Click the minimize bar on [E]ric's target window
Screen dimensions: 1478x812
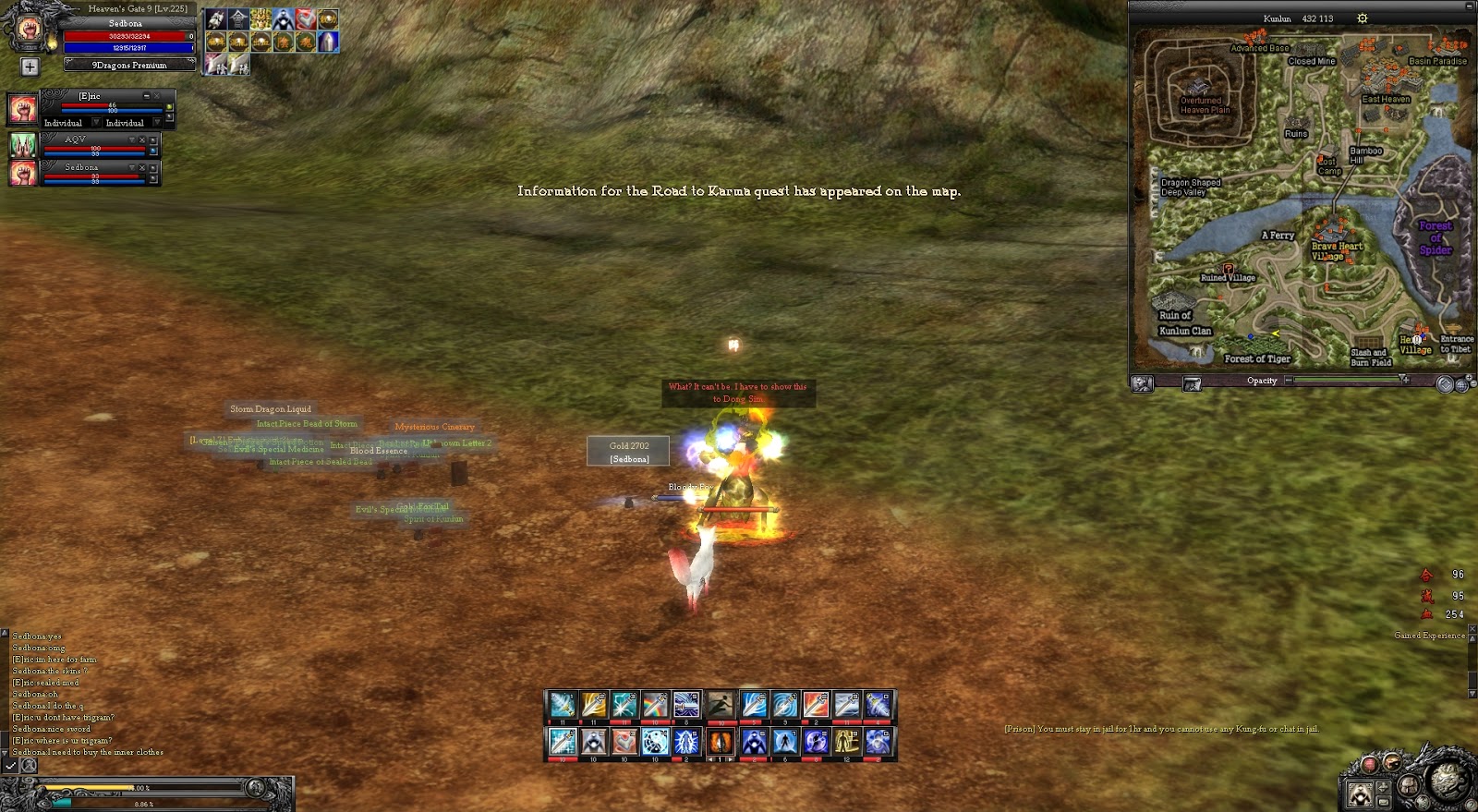(146, 96)
